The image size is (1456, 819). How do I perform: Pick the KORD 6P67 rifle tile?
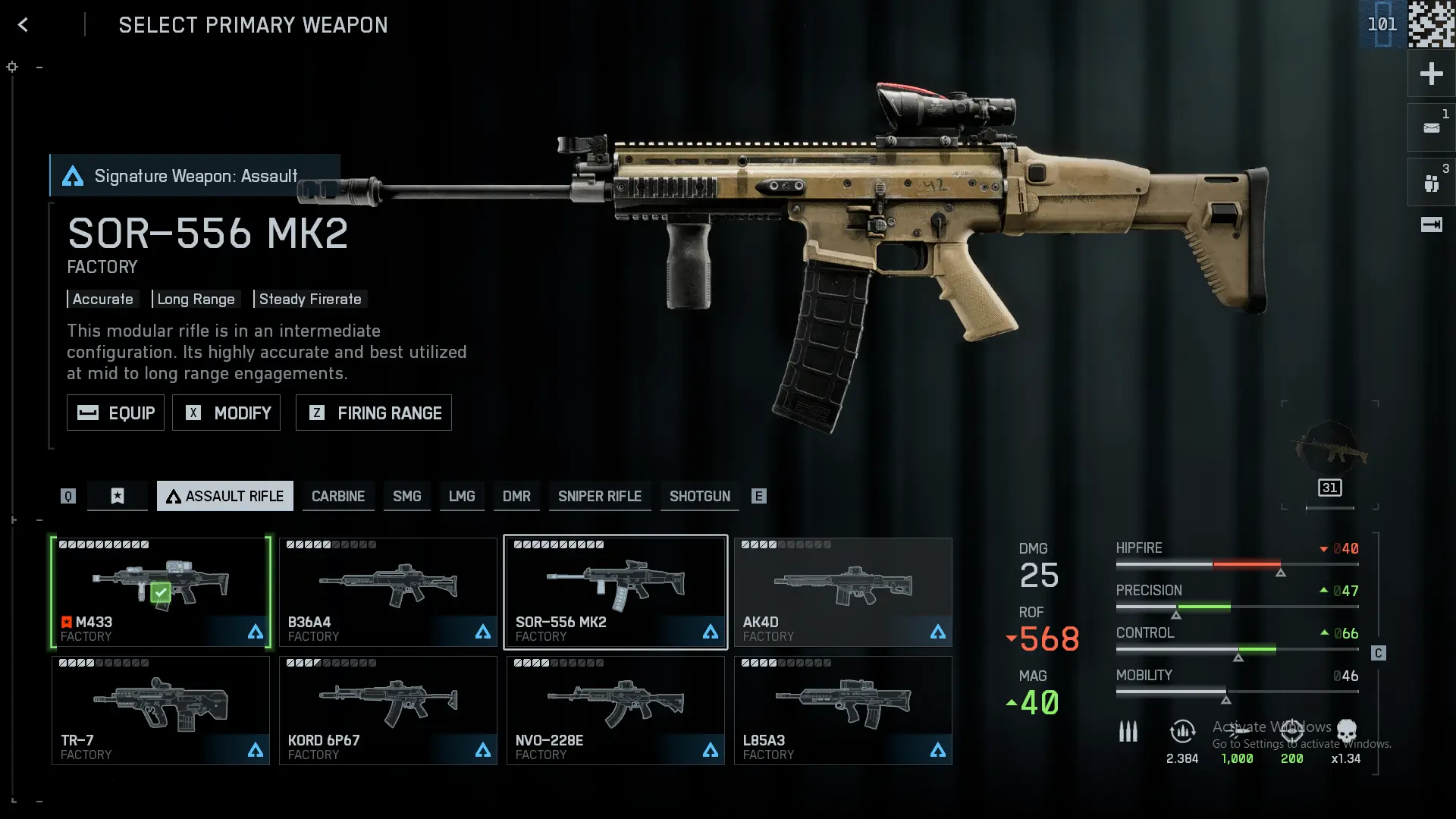point(388,711)
